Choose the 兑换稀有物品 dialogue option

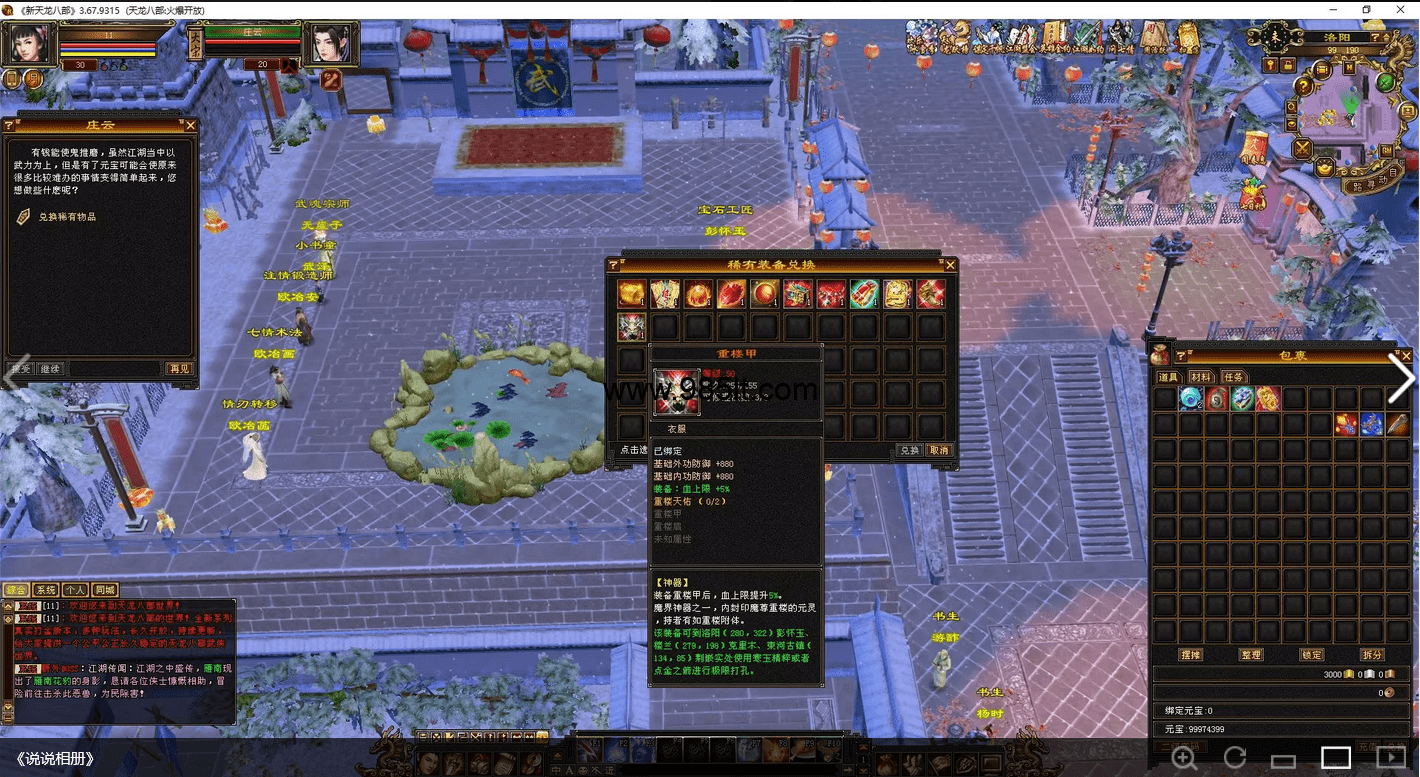[68, 216]
